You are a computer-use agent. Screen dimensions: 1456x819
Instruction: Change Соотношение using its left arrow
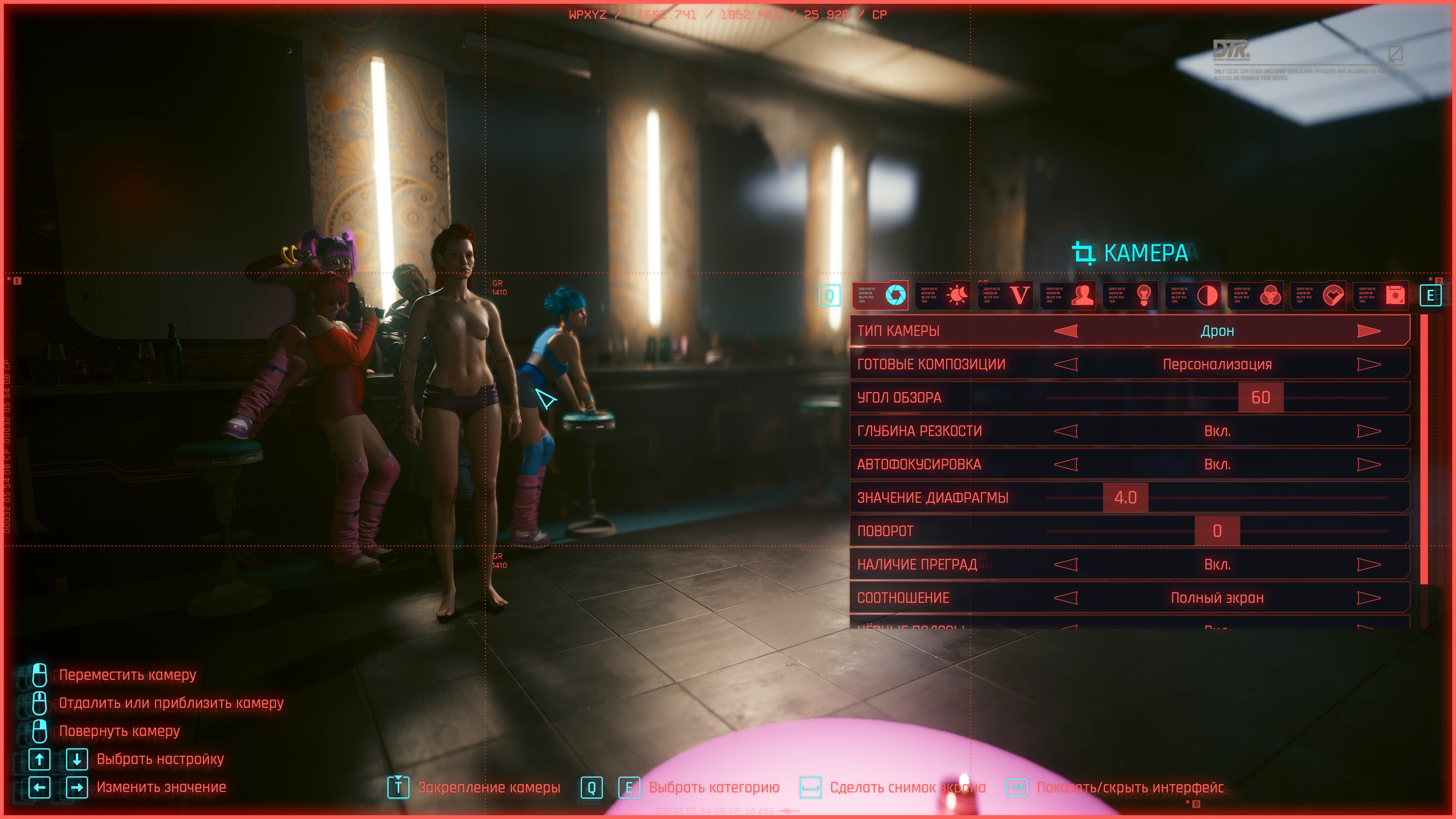1066,598
